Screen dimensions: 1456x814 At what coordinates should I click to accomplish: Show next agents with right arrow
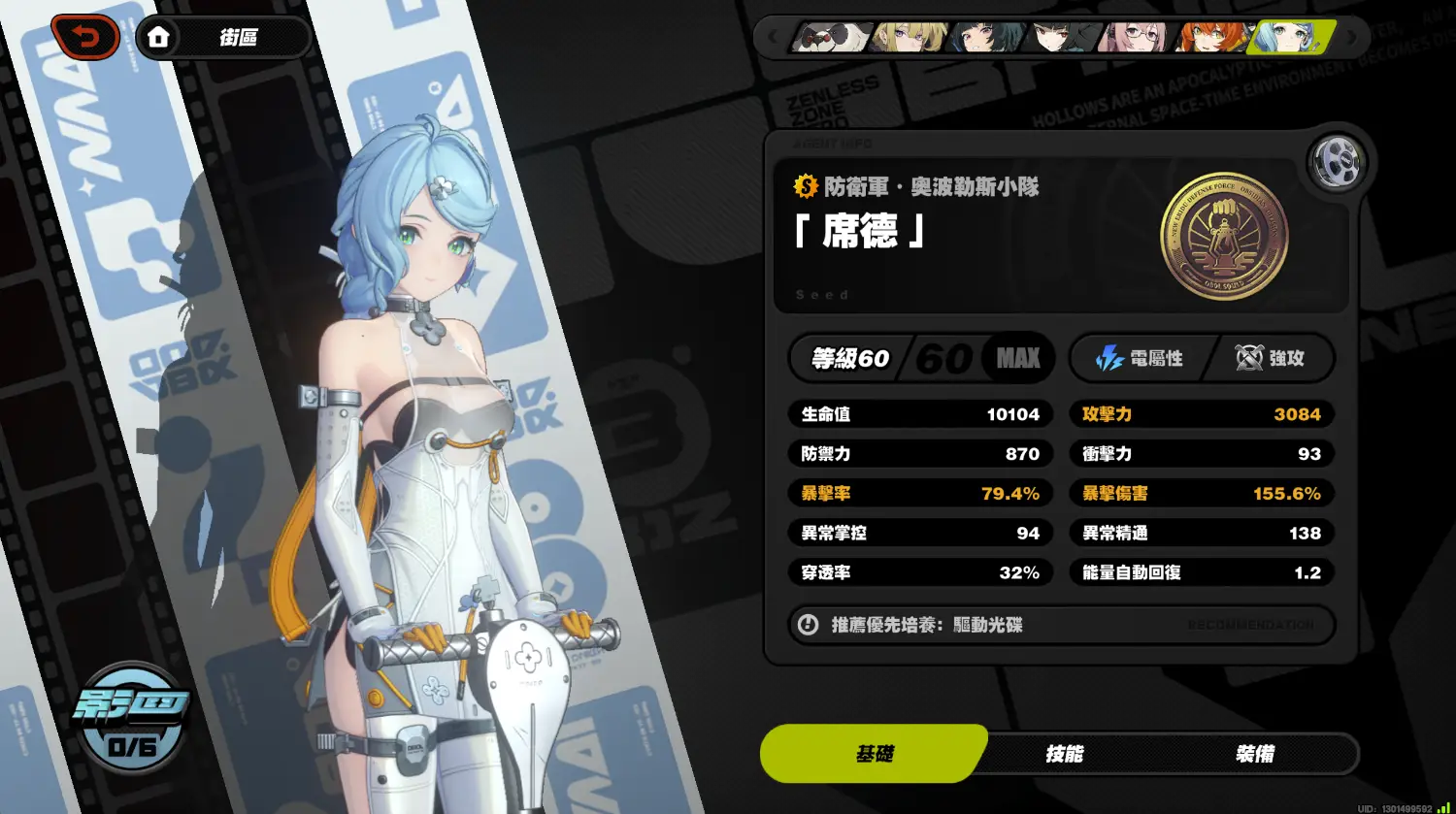(1352, 38)
